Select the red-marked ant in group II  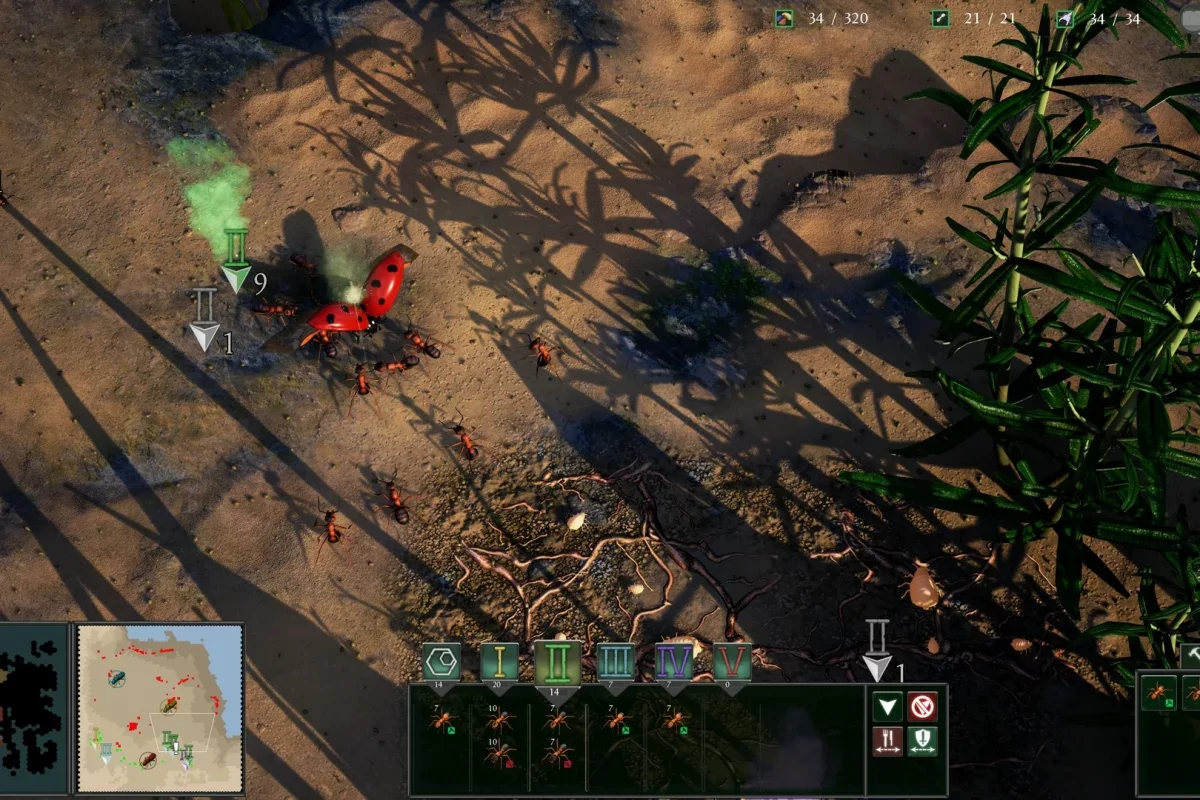coord(557,754)
